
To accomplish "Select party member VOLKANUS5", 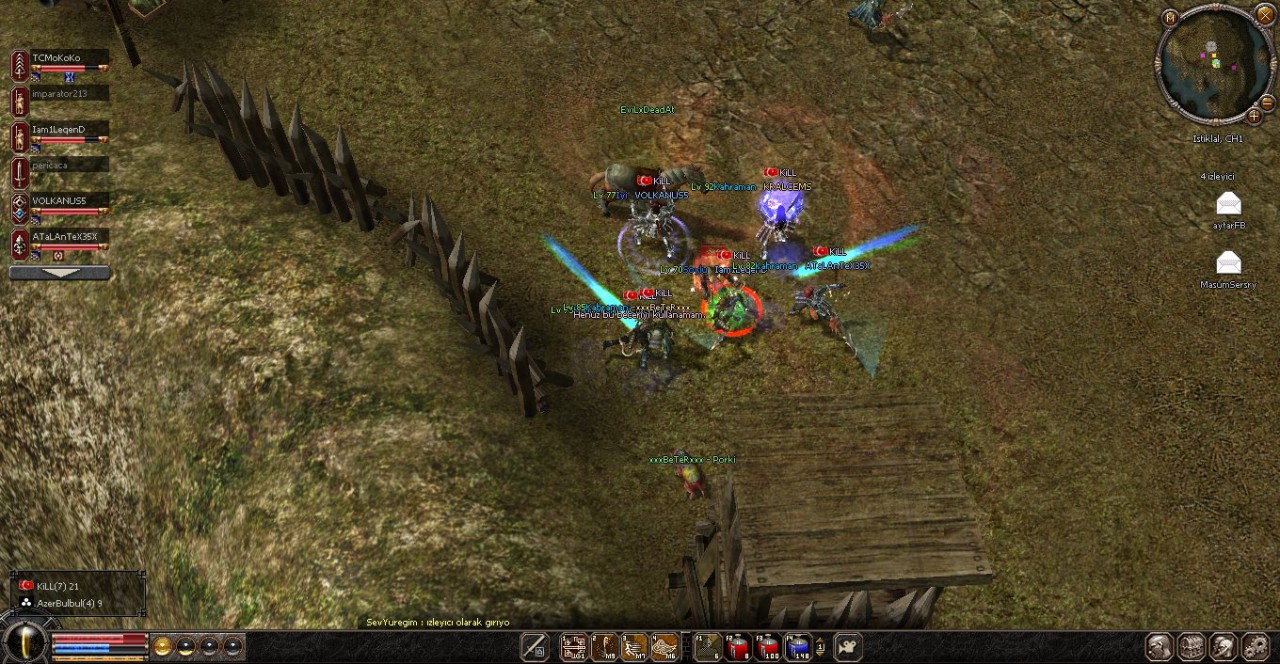I will pyautogui.click(x=59, y=201).
